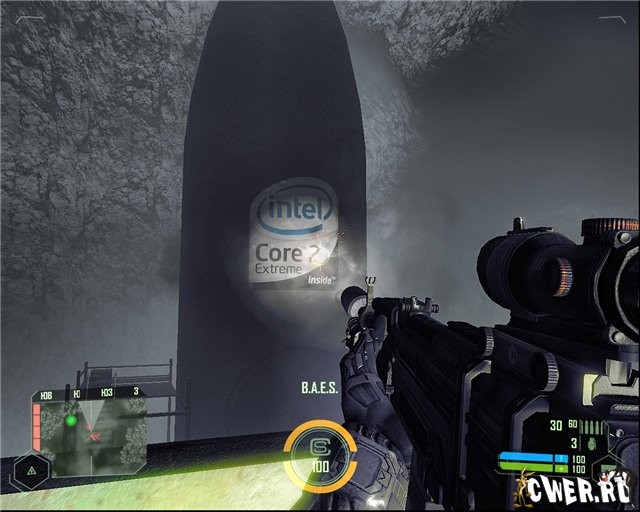This screenshot has height=512, width=640.
Task: Click the green player marker on minimap
Action: tap(71, 421)
